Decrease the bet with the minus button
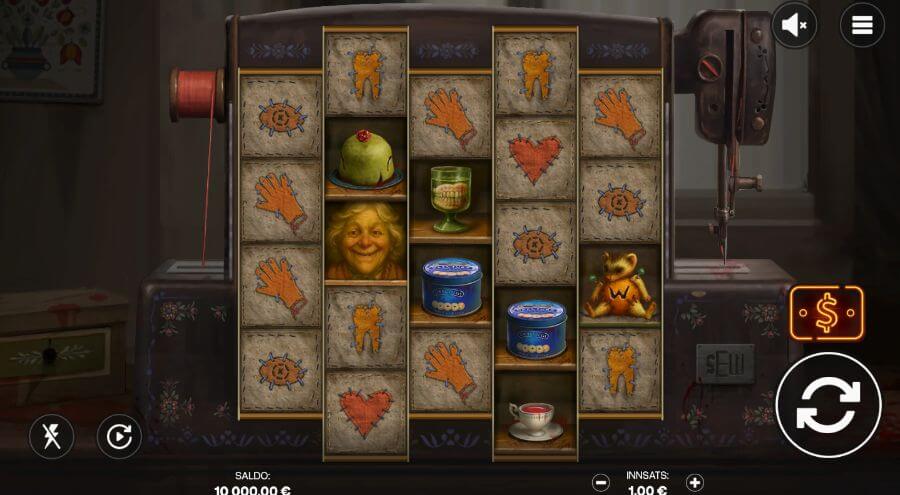The width and height of the screenshot is (900, 495). tap(601, 483)
